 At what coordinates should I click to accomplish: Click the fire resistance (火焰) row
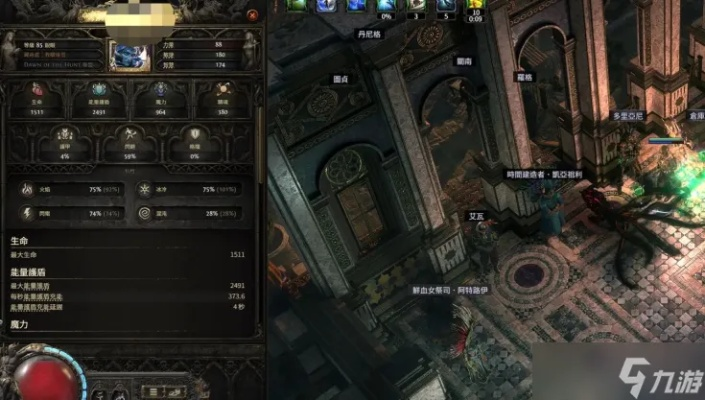(68, 189)
